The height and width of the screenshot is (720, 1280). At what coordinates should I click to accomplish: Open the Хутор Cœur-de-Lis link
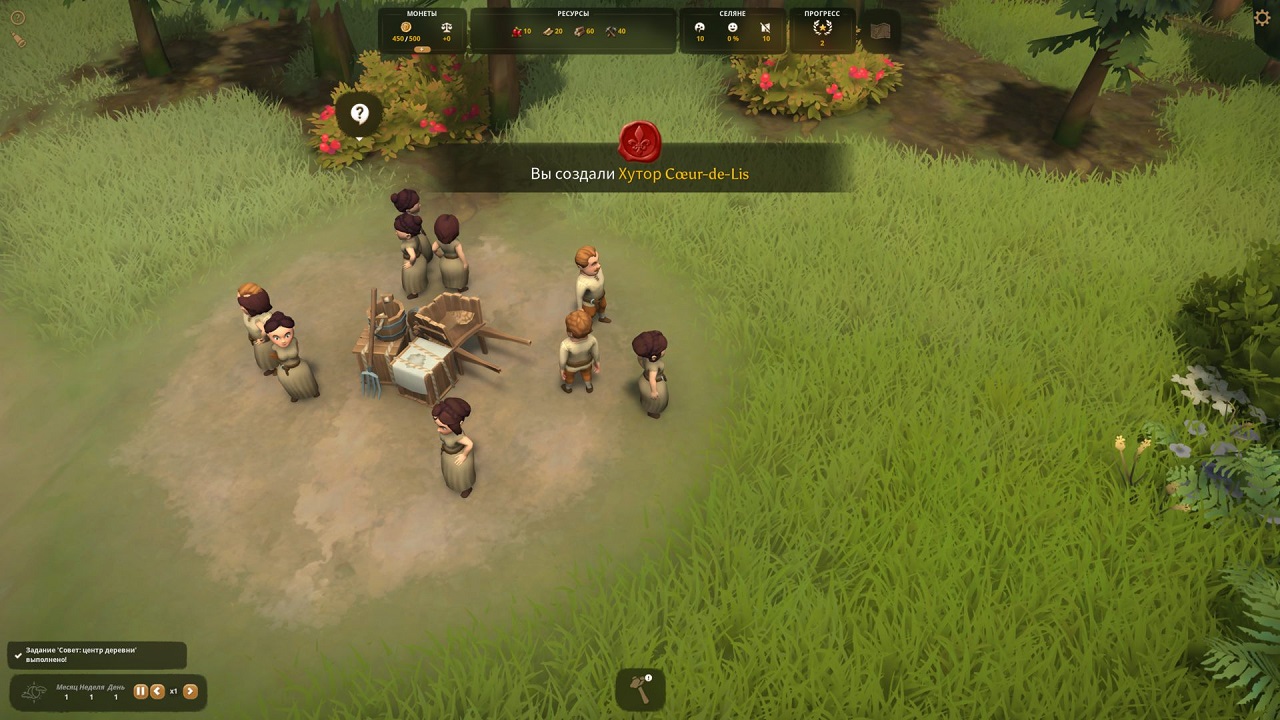pos(683,174)
